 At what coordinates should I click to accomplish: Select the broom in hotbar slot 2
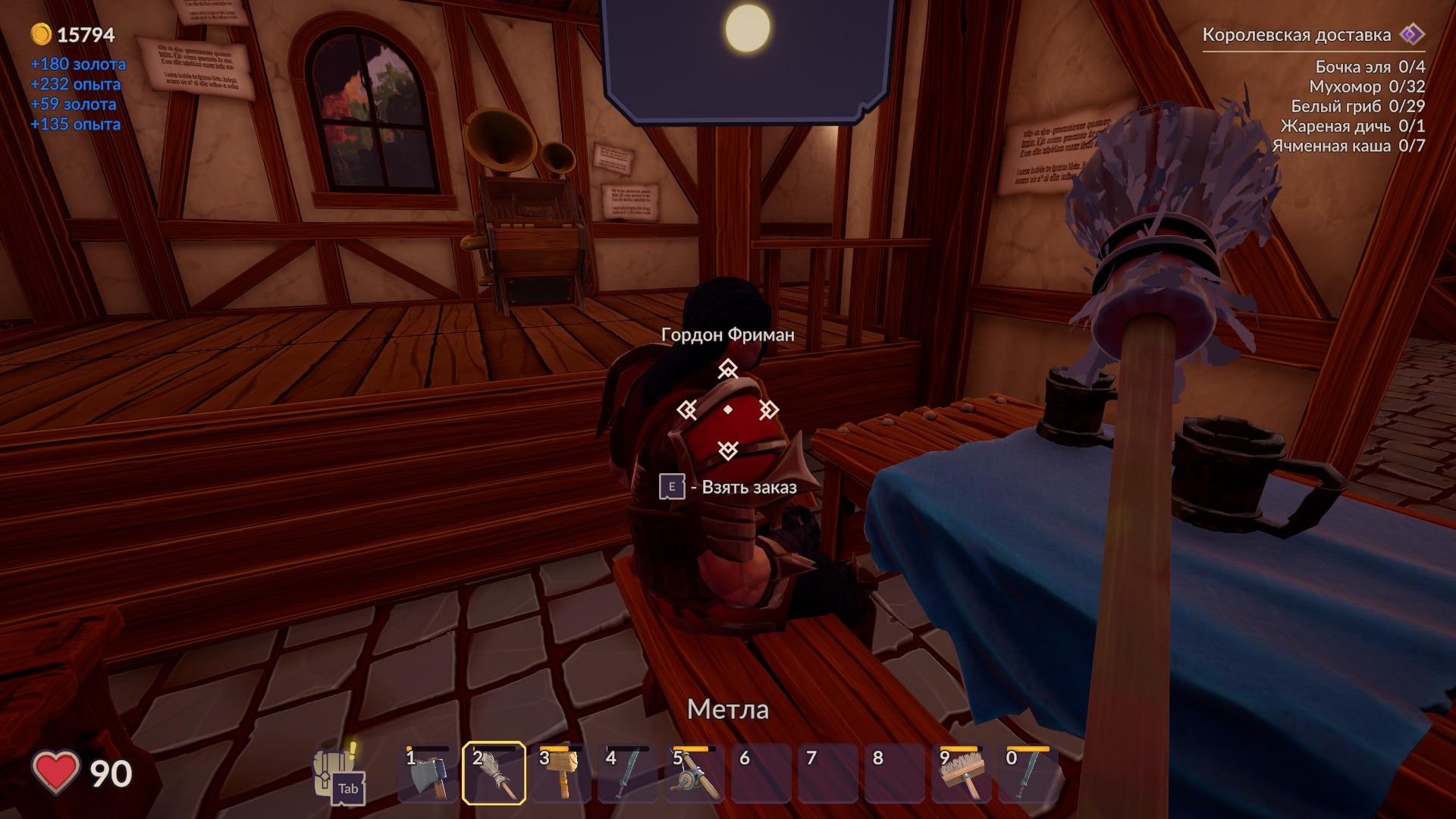494,773
